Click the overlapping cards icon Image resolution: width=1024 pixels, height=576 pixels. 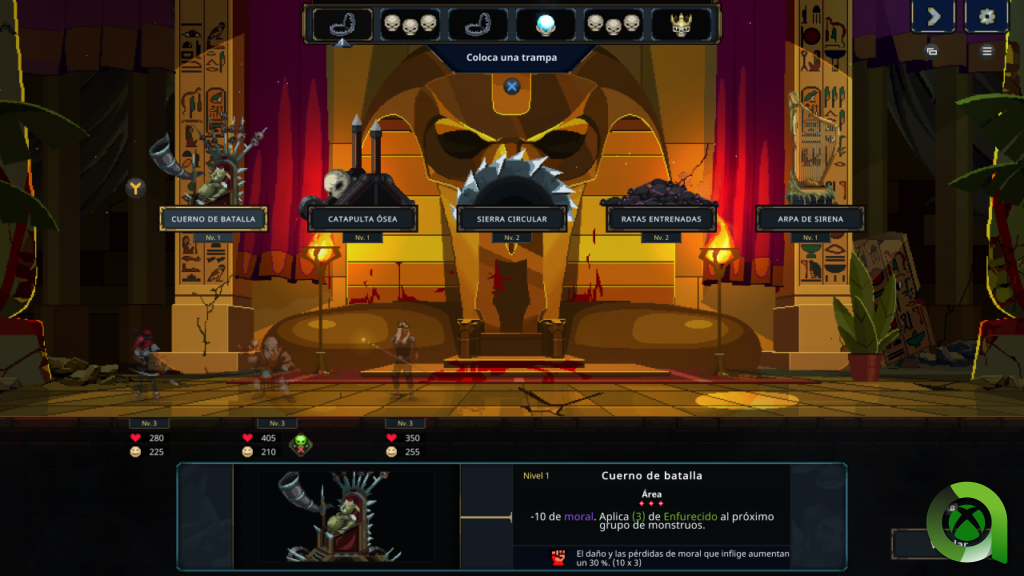tap(932, 50)
